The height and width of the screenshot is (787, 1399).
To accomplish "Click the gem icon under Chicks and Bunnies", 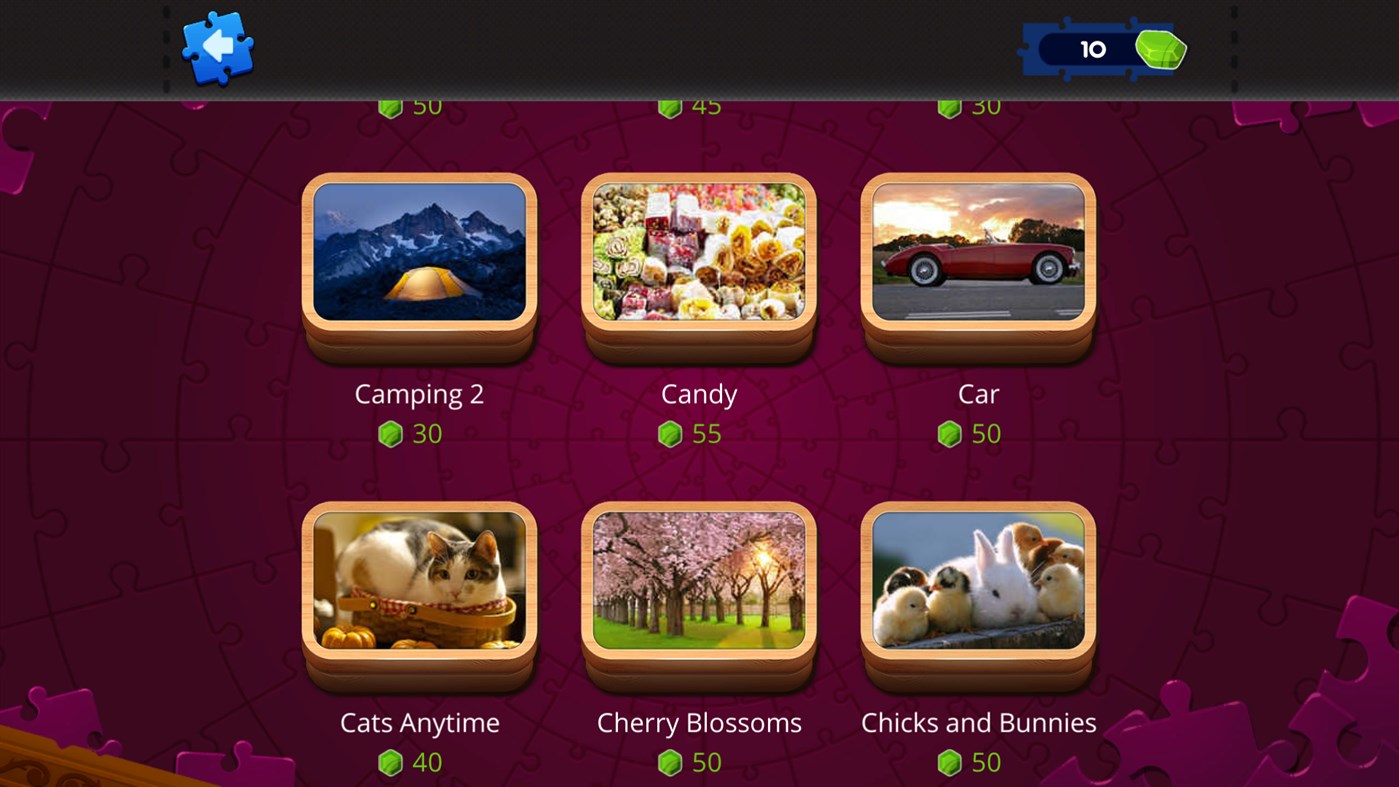I will tap(950, 762).
